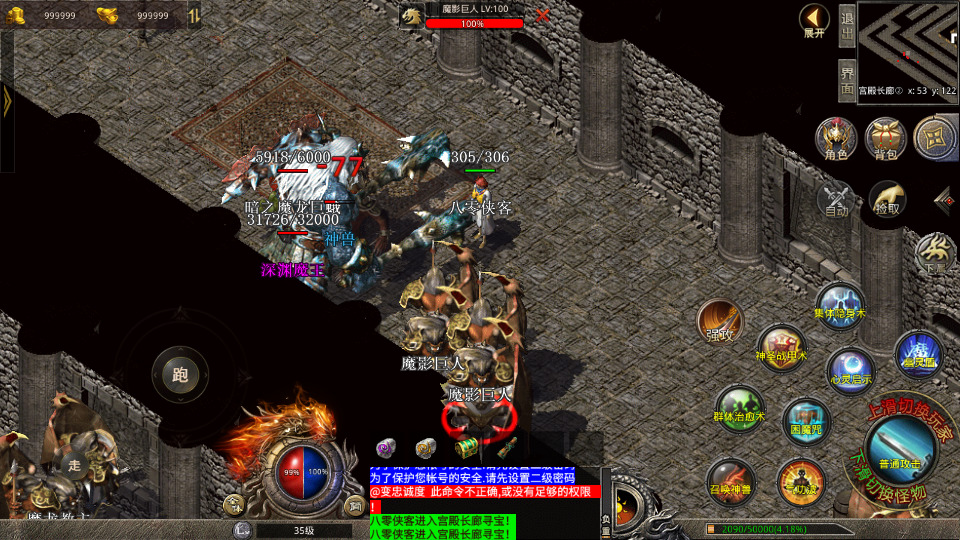
Task: Activate the 心灵启示 skill
Action: point(851,370)
